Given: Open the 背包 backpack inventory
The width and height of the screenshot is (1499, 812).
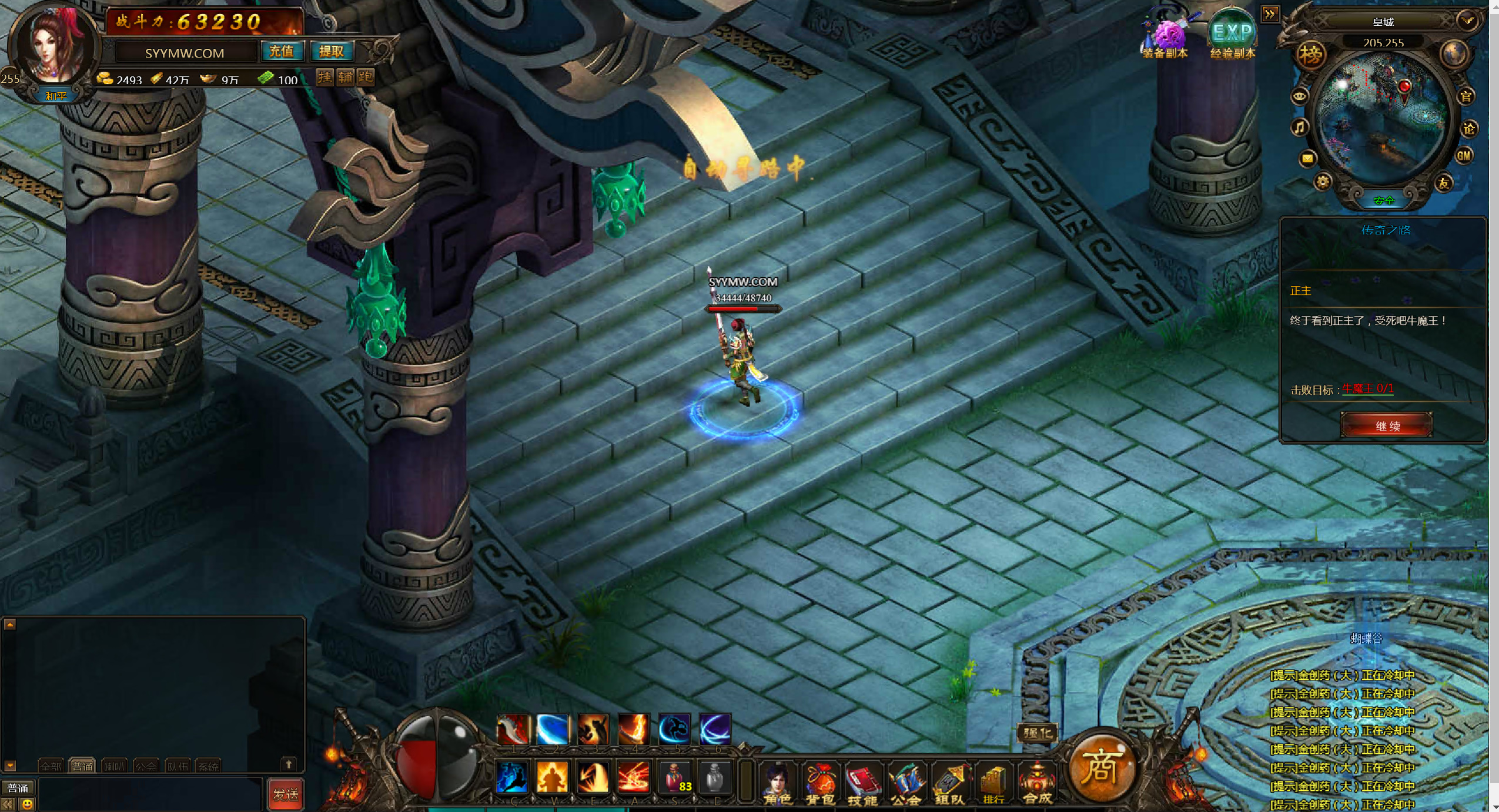Looking at the screenshot, I should tap(820, 783).
